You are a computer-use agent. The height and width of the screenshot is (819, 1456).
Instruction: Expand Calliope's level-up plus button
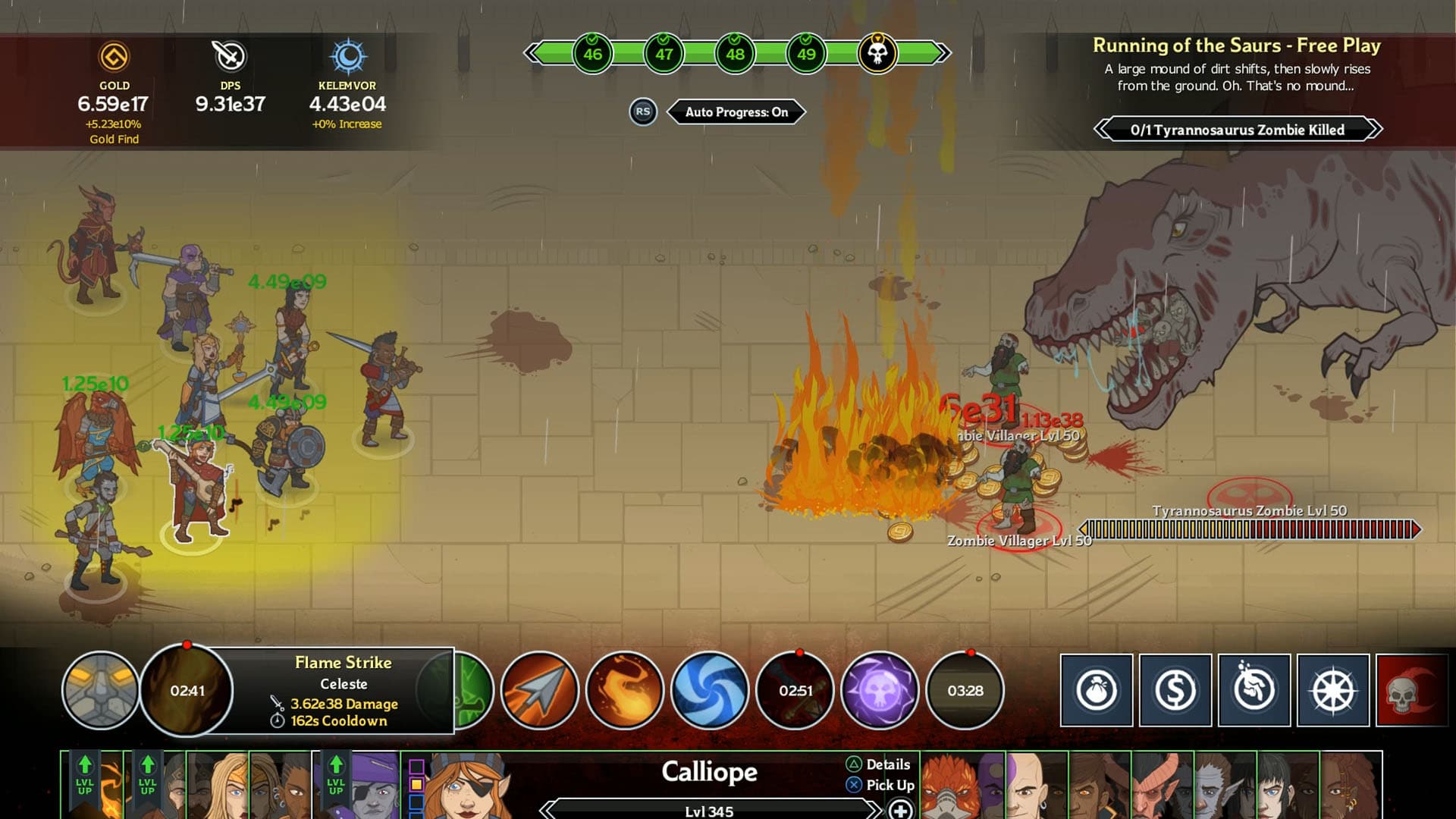click(901, 810)
